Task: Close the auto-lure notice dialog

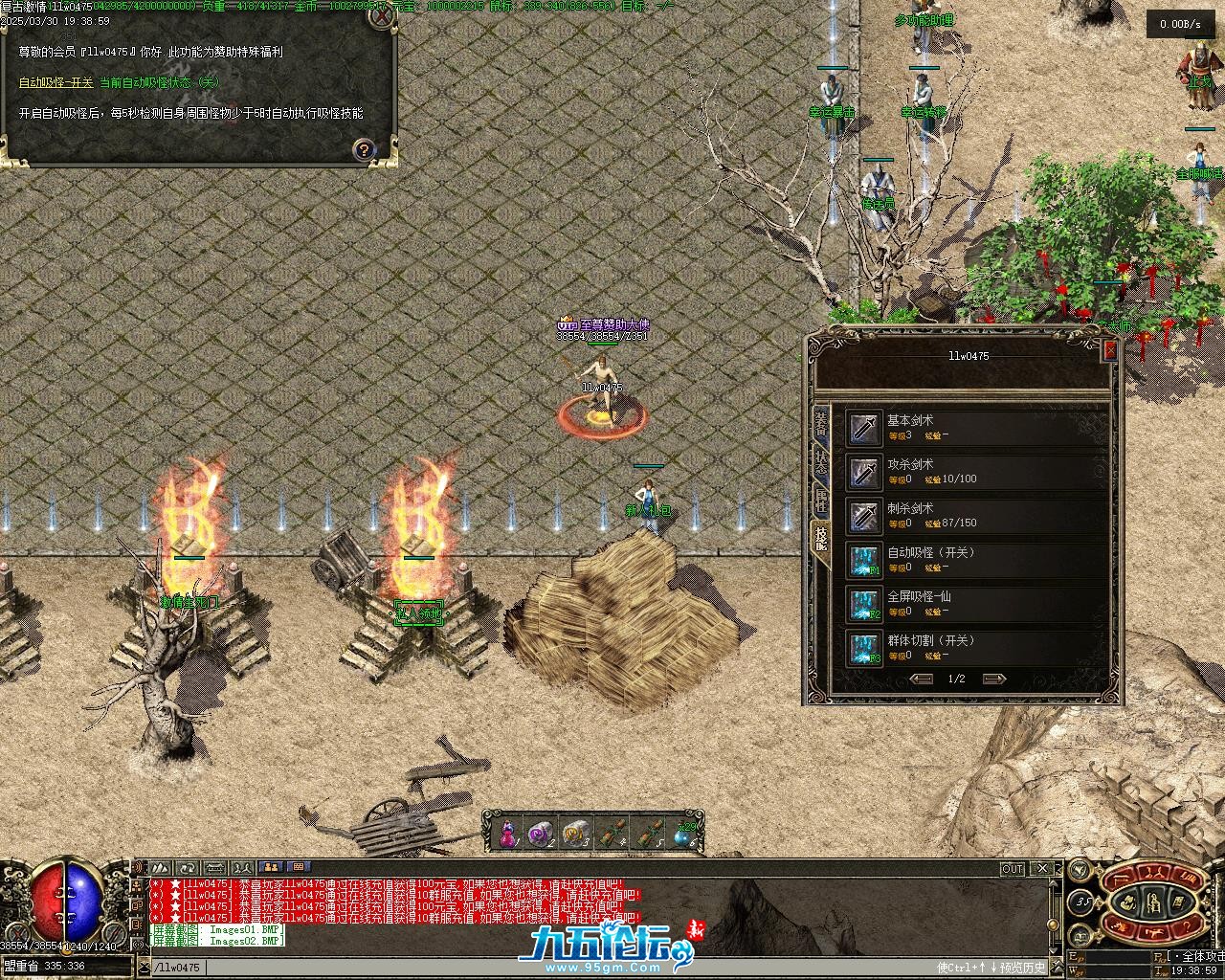Action: pos(382,18)
